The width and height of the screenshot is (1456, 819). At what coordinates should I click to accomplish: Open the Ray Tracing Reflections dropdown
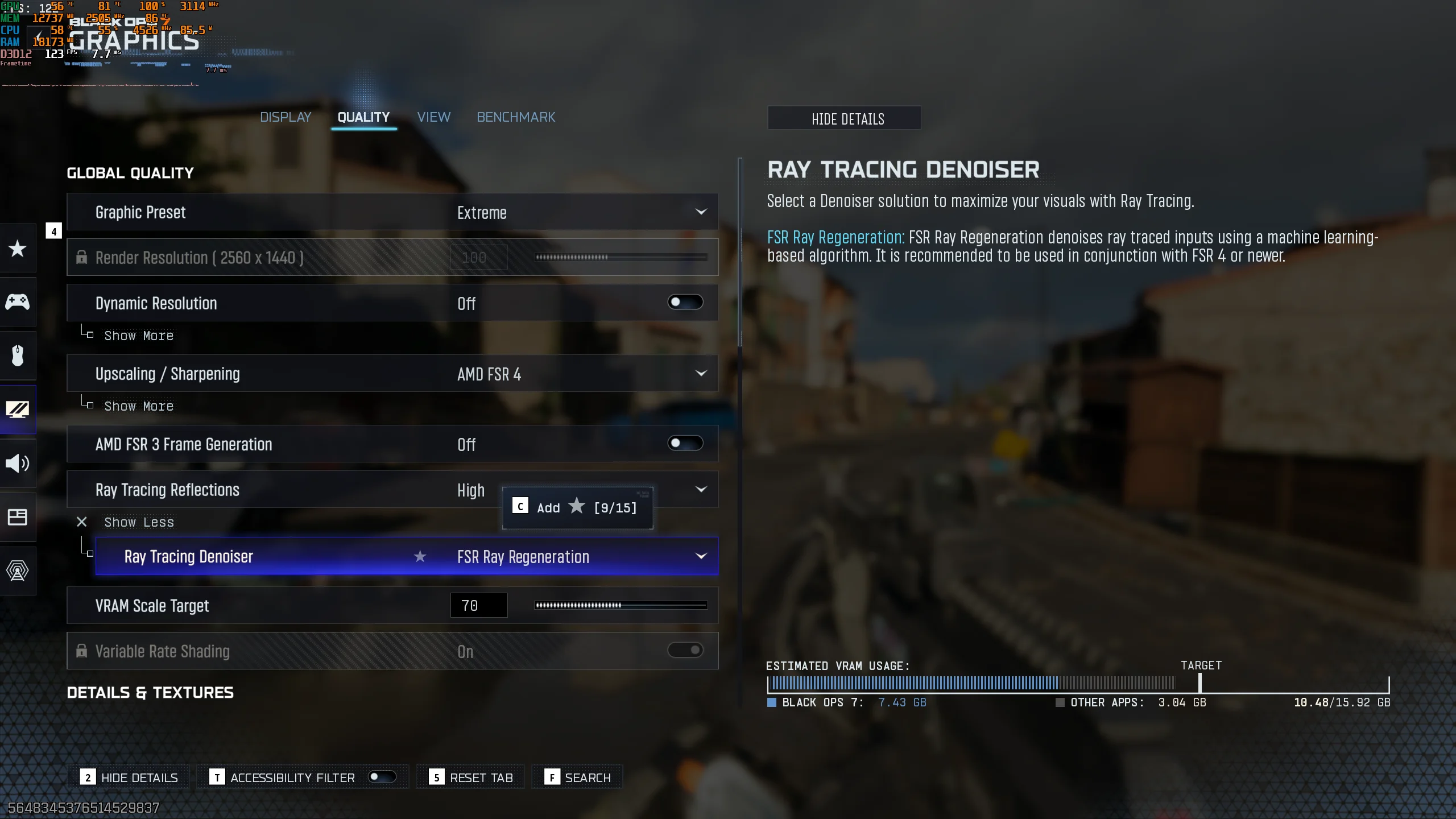[x=701, y=489]
